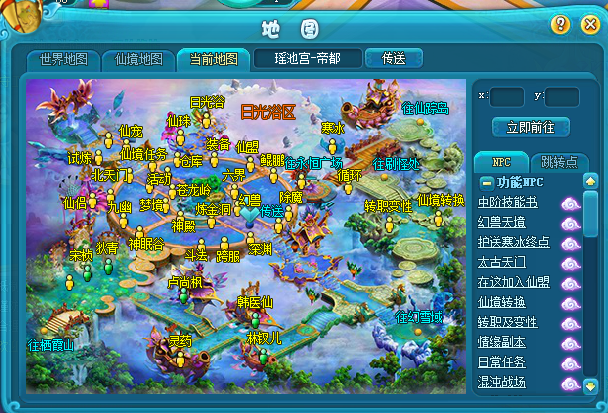Switch to the 跳转点 tab
The height and width of the screenshot is (413, 608).
(x=557, y=162)
